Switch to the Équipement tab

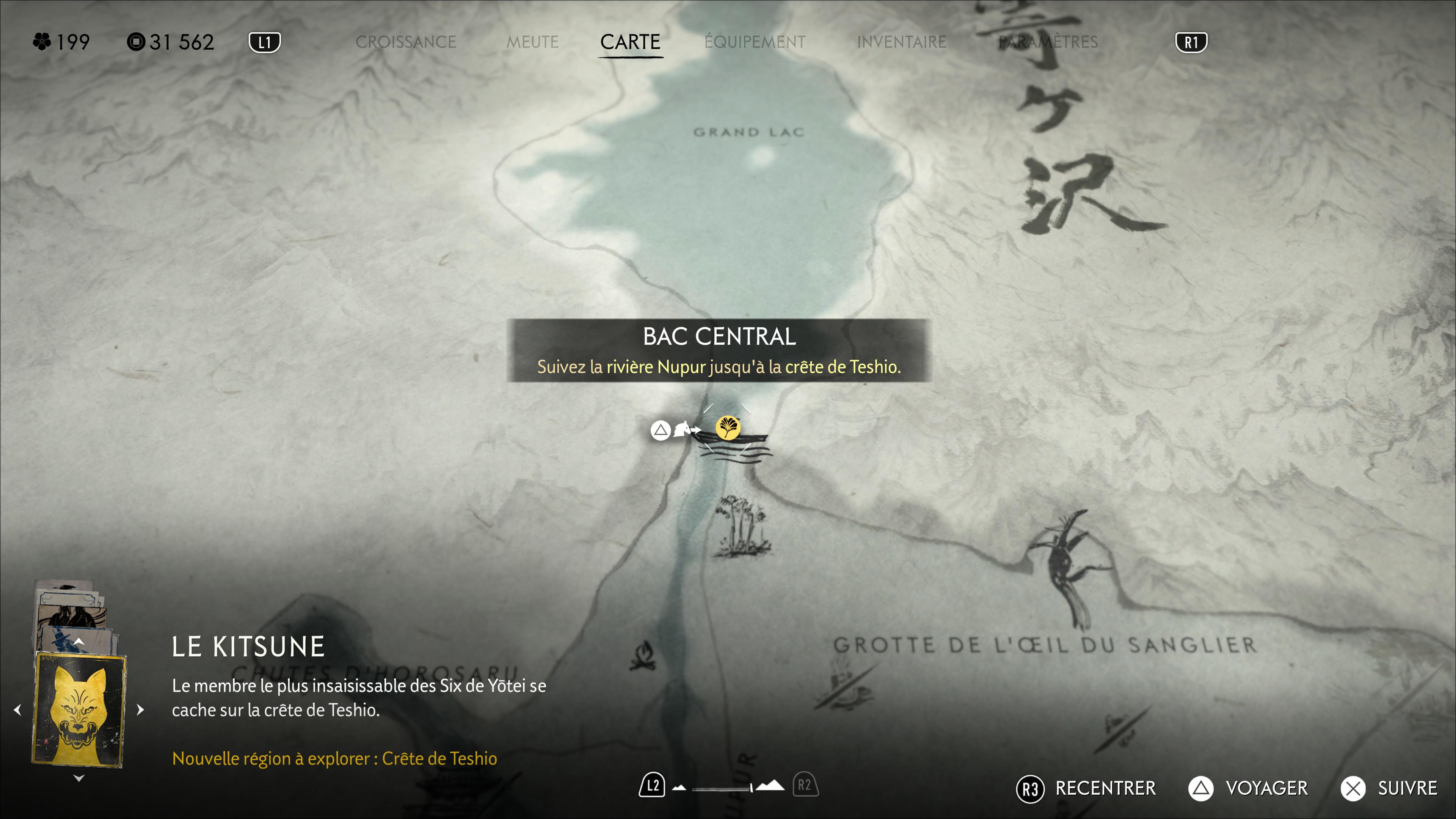tap(755, 42)
